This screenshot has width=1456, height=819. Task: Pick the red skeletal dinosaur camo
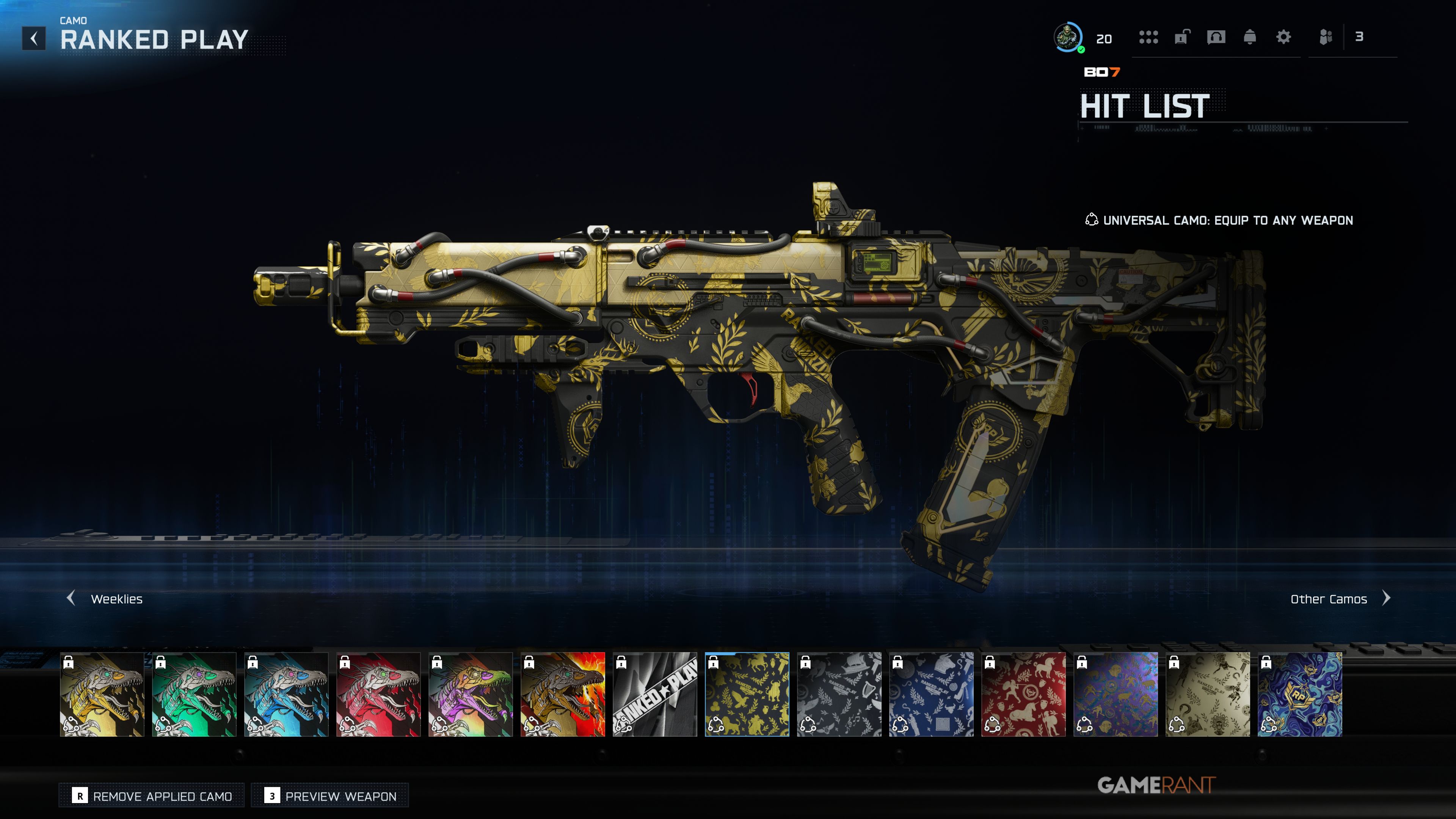(378, 694)
